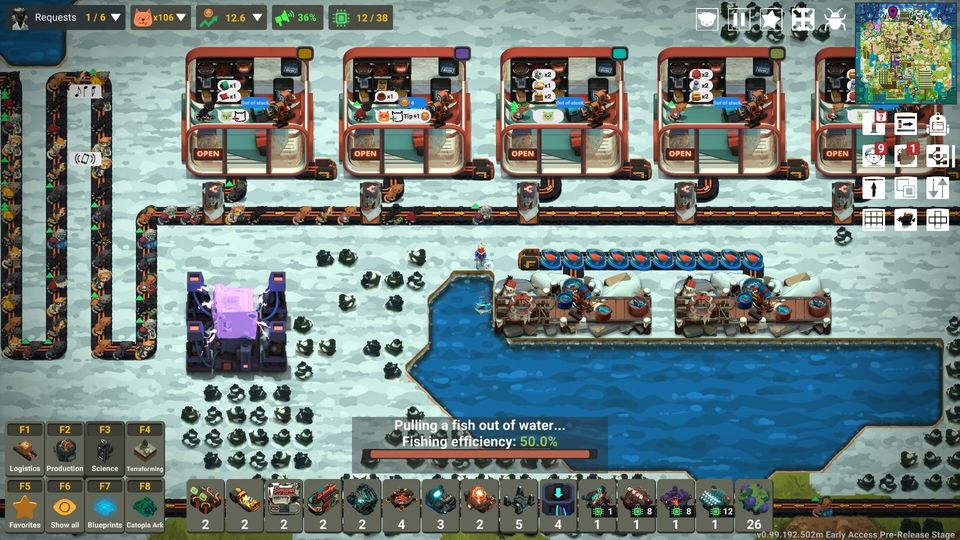Viewport: 960px width, 540px height.
Task: Expand the Requests dropdown
Action: pos(117,17)
